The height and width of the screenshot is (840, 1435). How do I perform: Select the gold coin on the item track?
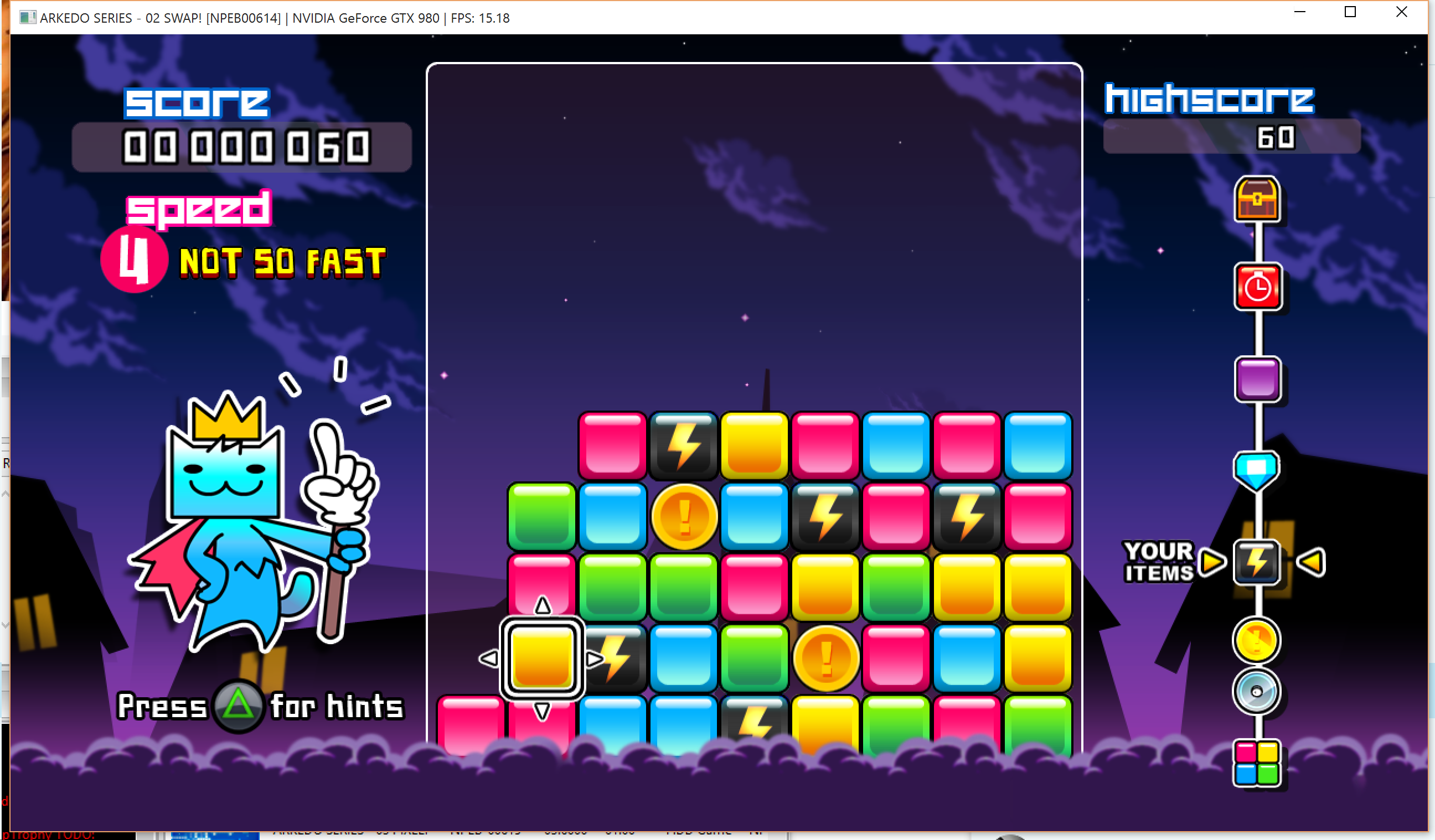(1256, 640)
